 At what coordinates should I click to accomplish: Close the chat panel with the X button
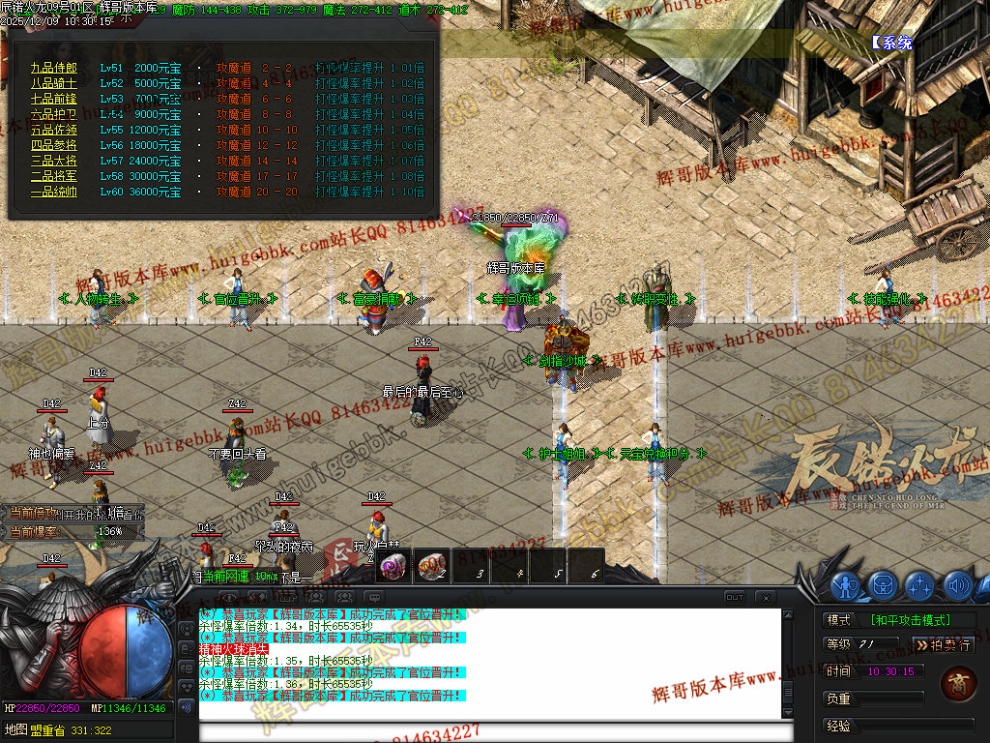pyautogui.click(x=765, y=597)
